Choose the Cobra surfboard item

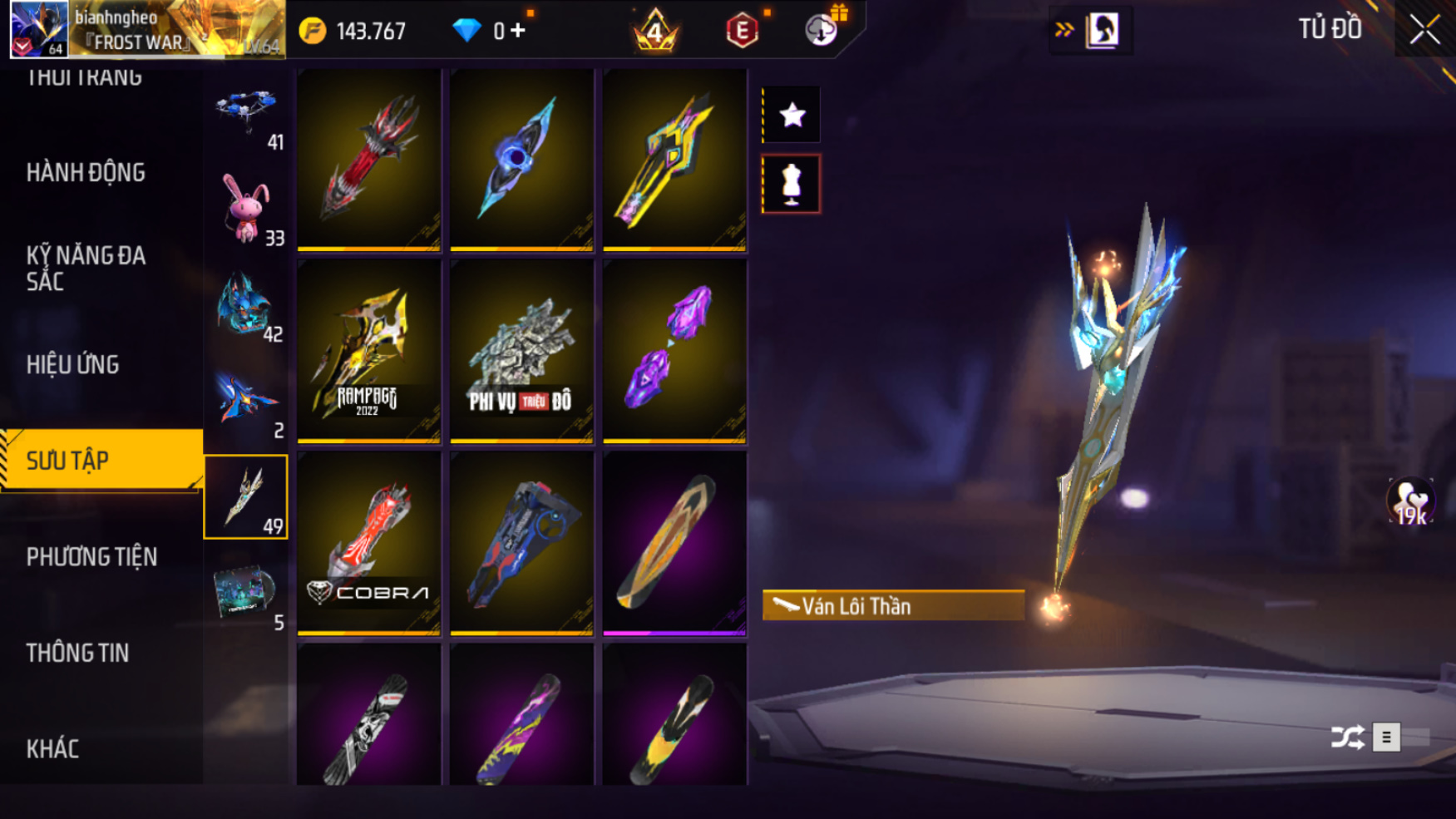pos(369,543)
